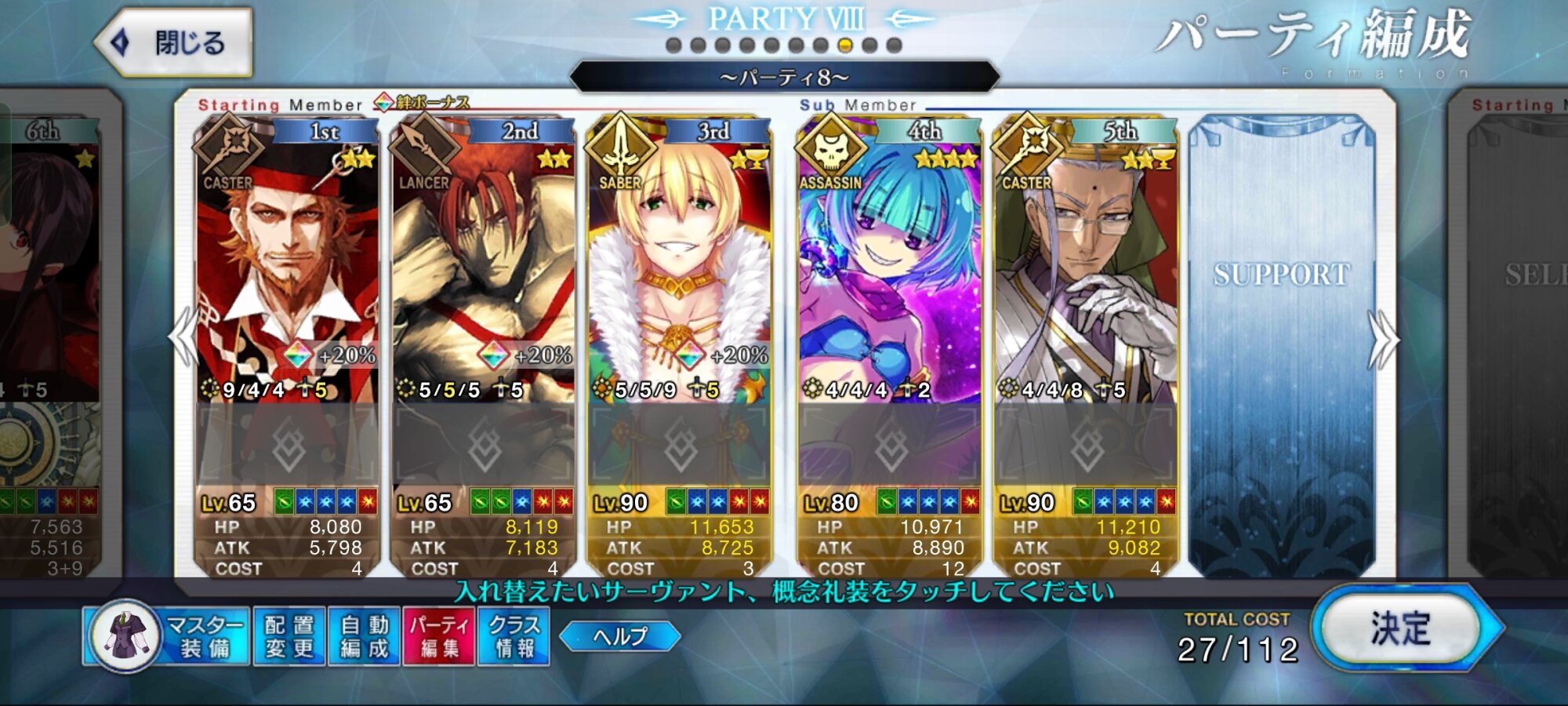Screen dimensions: 1568x706
Task: Tap the craft essence slot under the Lancer
Action: pyautogui.click(x=483, y=446)
